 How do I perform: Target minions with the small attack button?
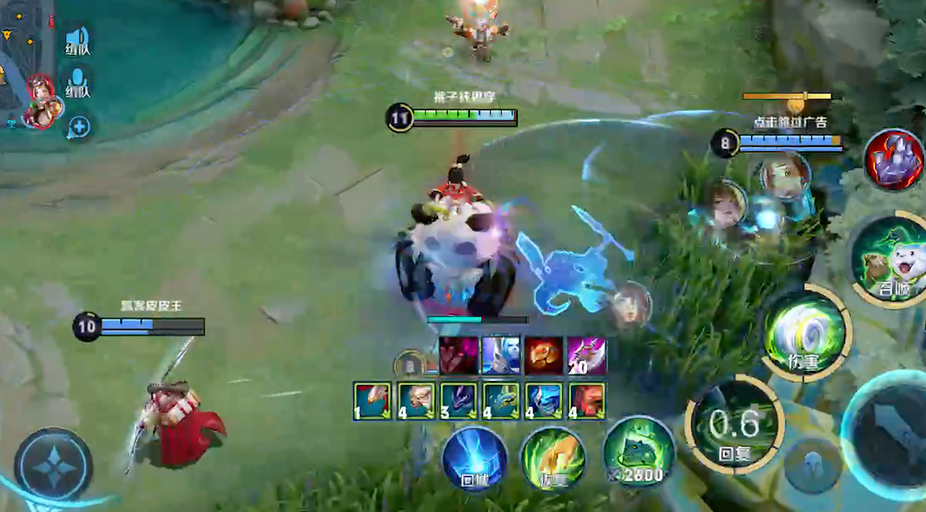click(811, 465)
